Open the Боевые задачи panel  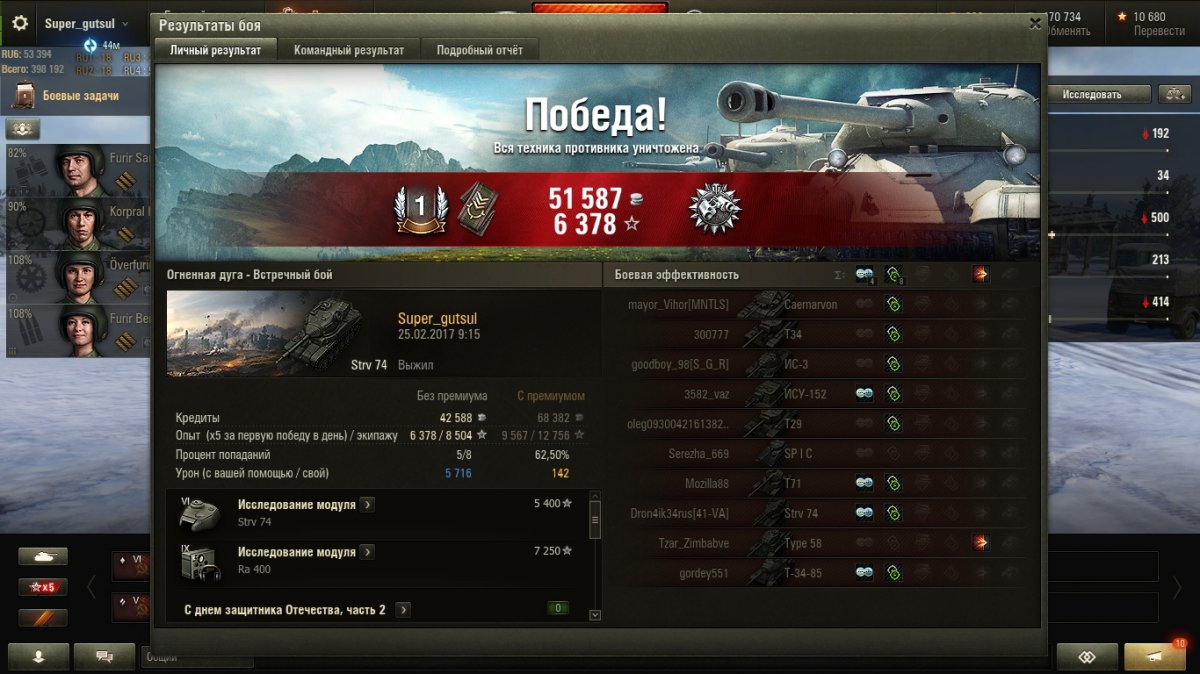point(80,96)
